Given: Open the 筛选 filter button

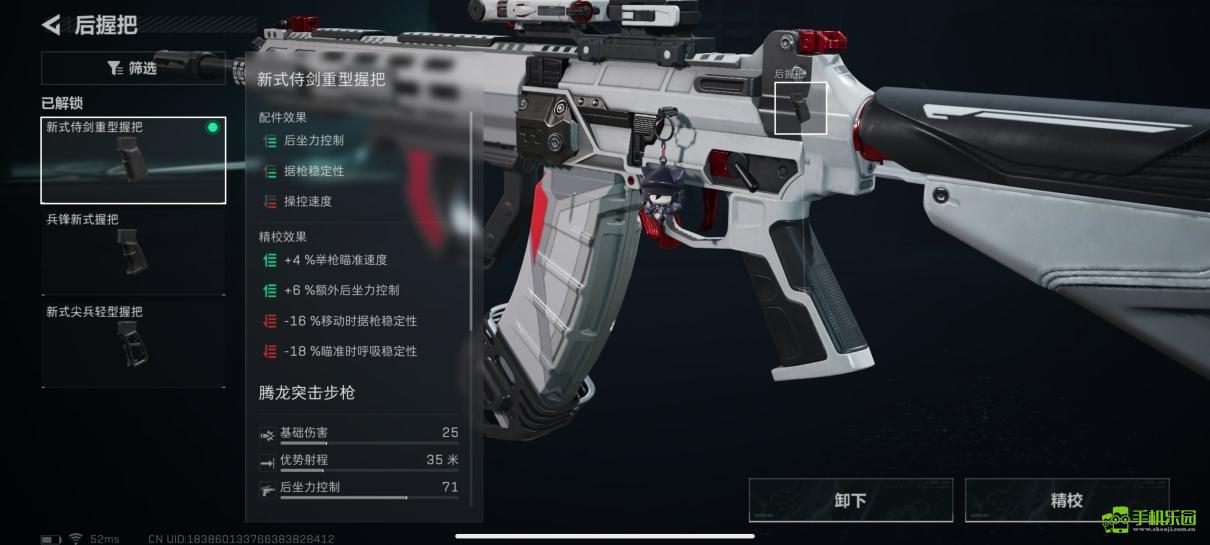Looking at the screenshot, I should click(133, 68).
